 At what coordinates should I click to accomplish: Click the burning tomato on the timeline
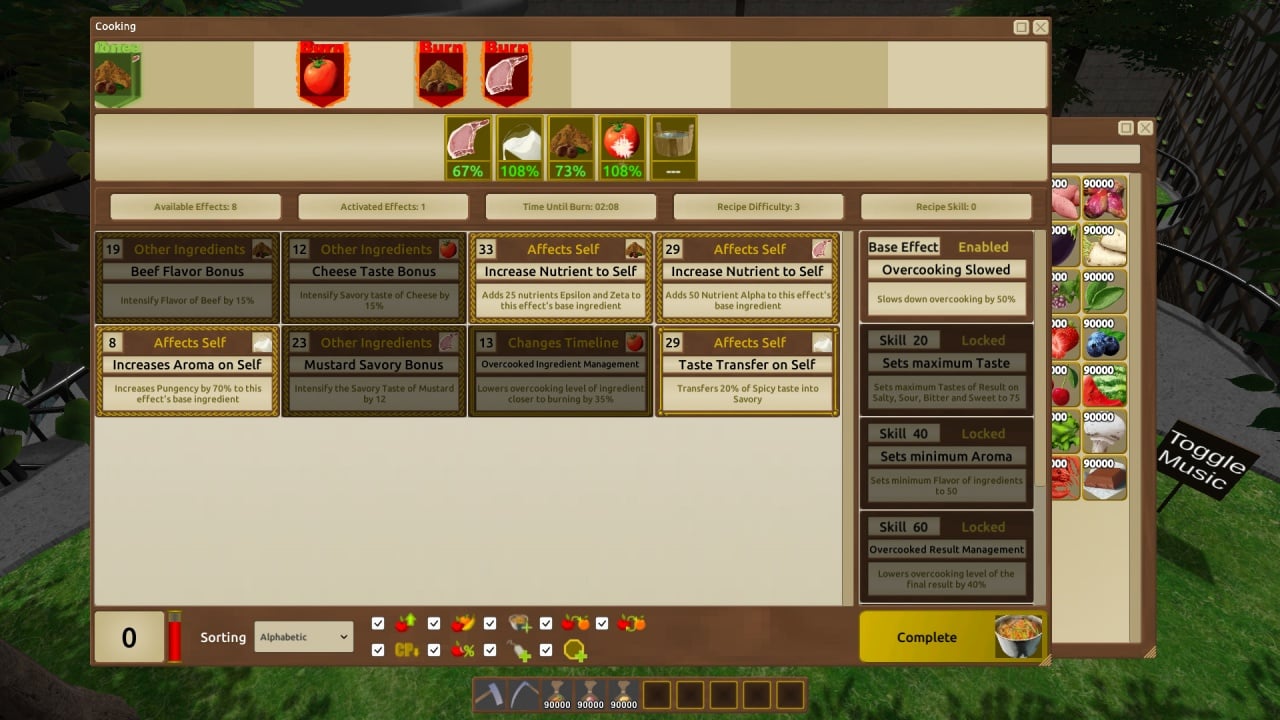[x=321, y=75]
